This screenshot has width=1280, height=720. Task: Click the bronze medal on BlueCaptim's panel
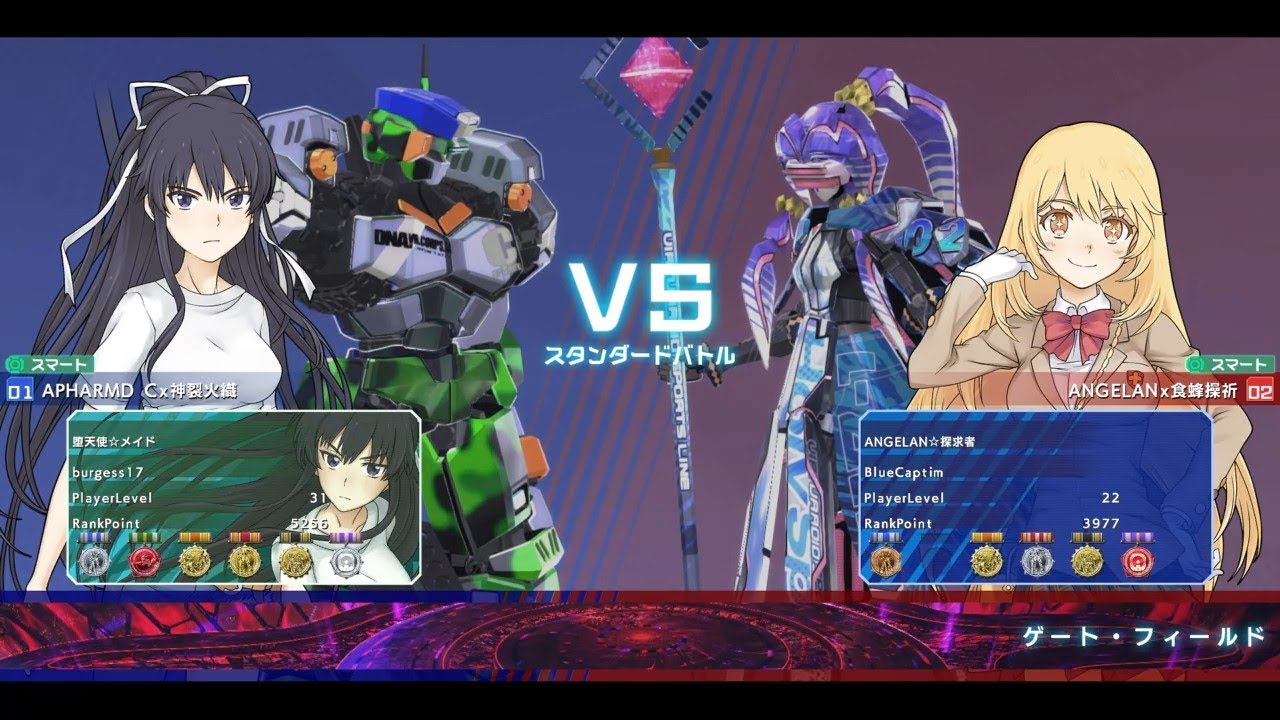[885, 560]
